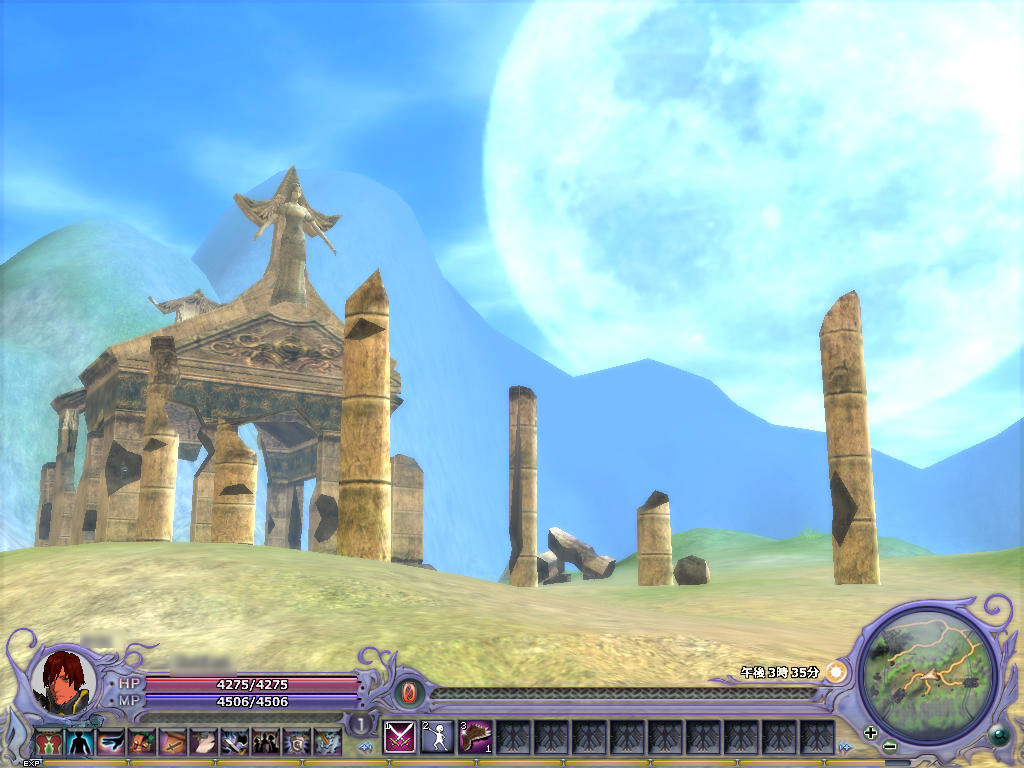Image resolution: width=1024 pixels, height=768 pixels.
Task: Click the green orb beside the minimap
Action: click(x=998, y=736)
